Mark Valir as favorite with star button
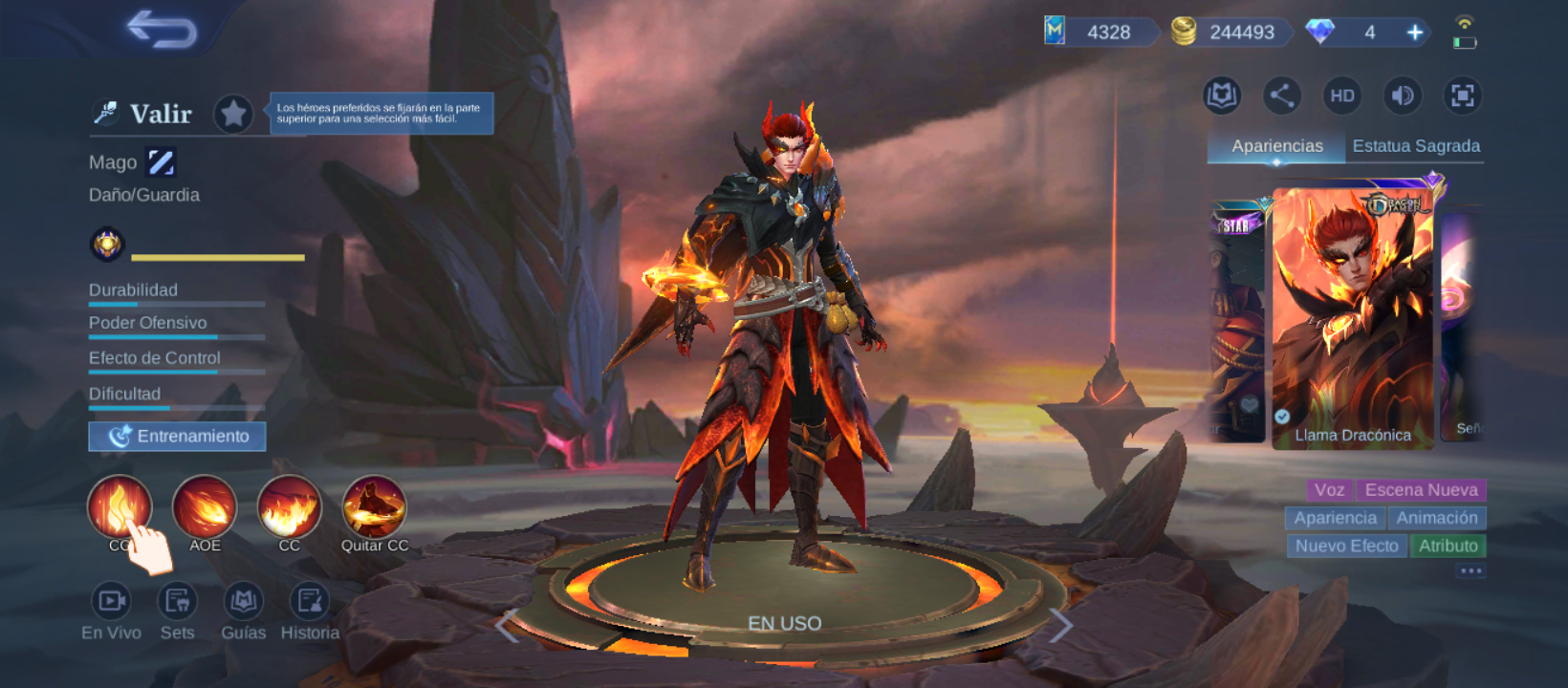Screen dimensions: 1568x688 (x=234, y=113)
